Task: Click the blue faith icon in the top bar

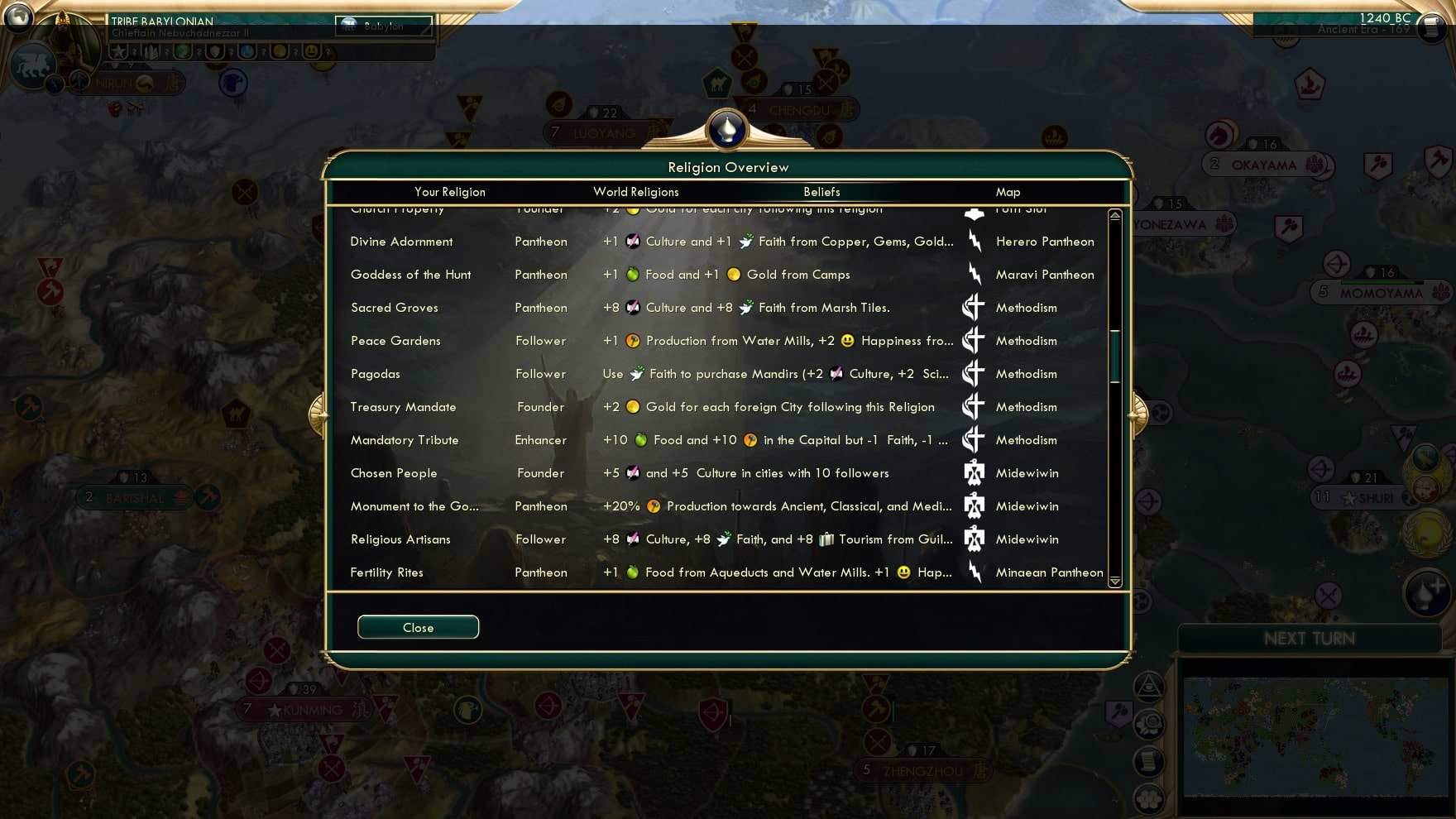Action: (x=248, y=52)
